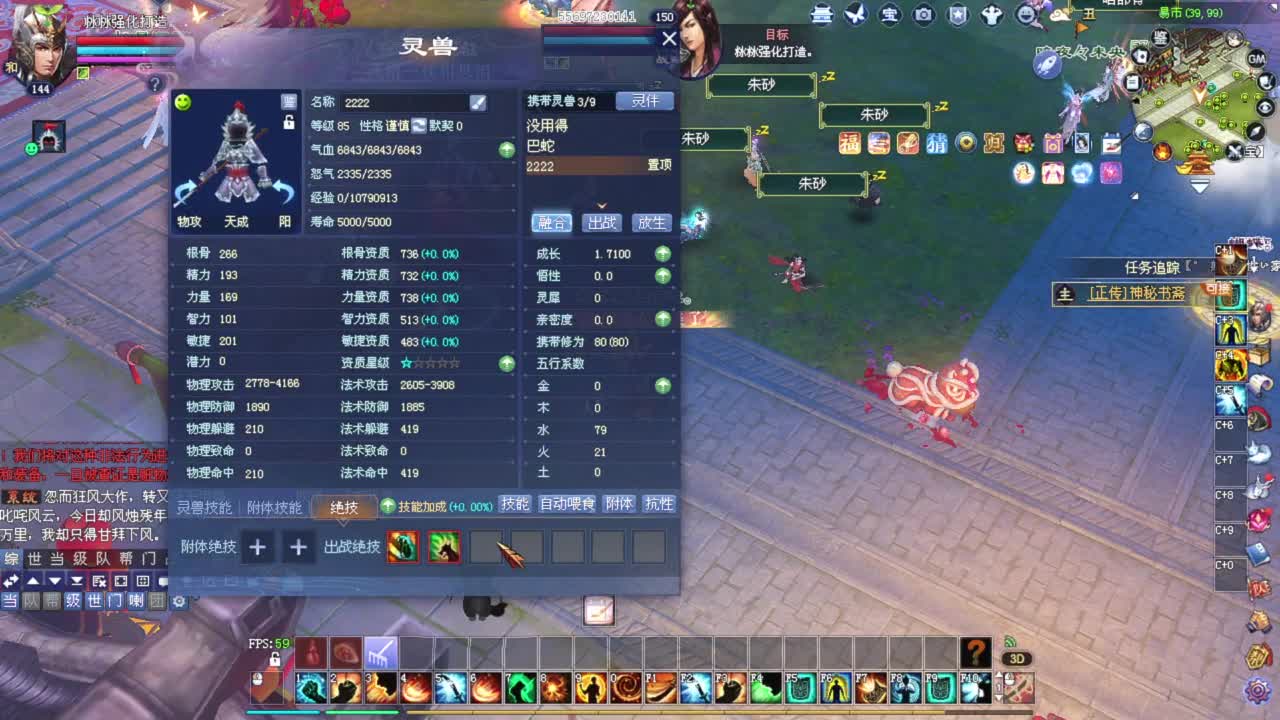
Task: Click the 宝 treasure icon in top toolbar
Action: tap(888, 14)
